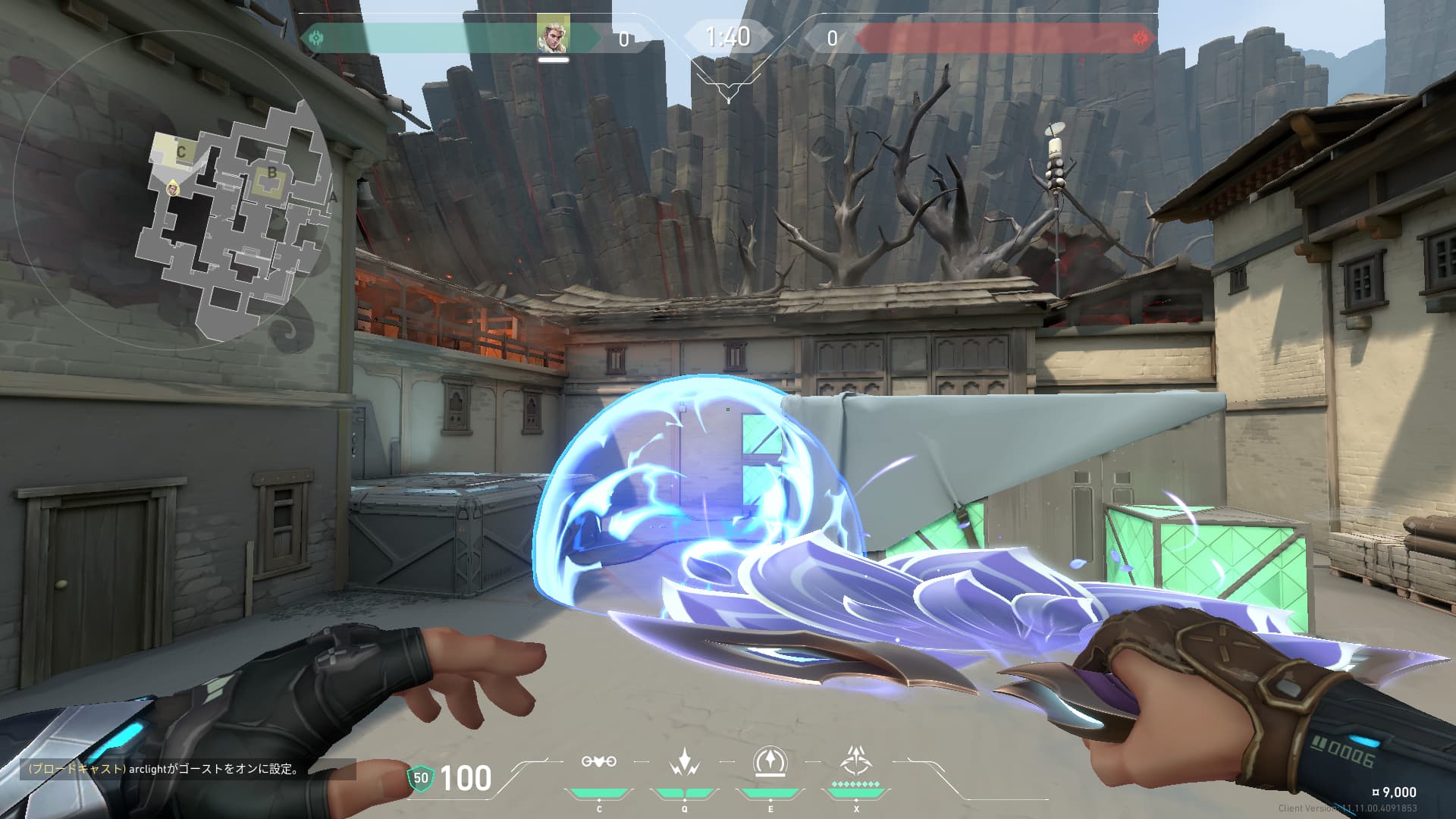Image resolution: width=1456 pixels, height=819 pixels.
Task: Click the teal team emblem on score bar
Action: point(315,38)
